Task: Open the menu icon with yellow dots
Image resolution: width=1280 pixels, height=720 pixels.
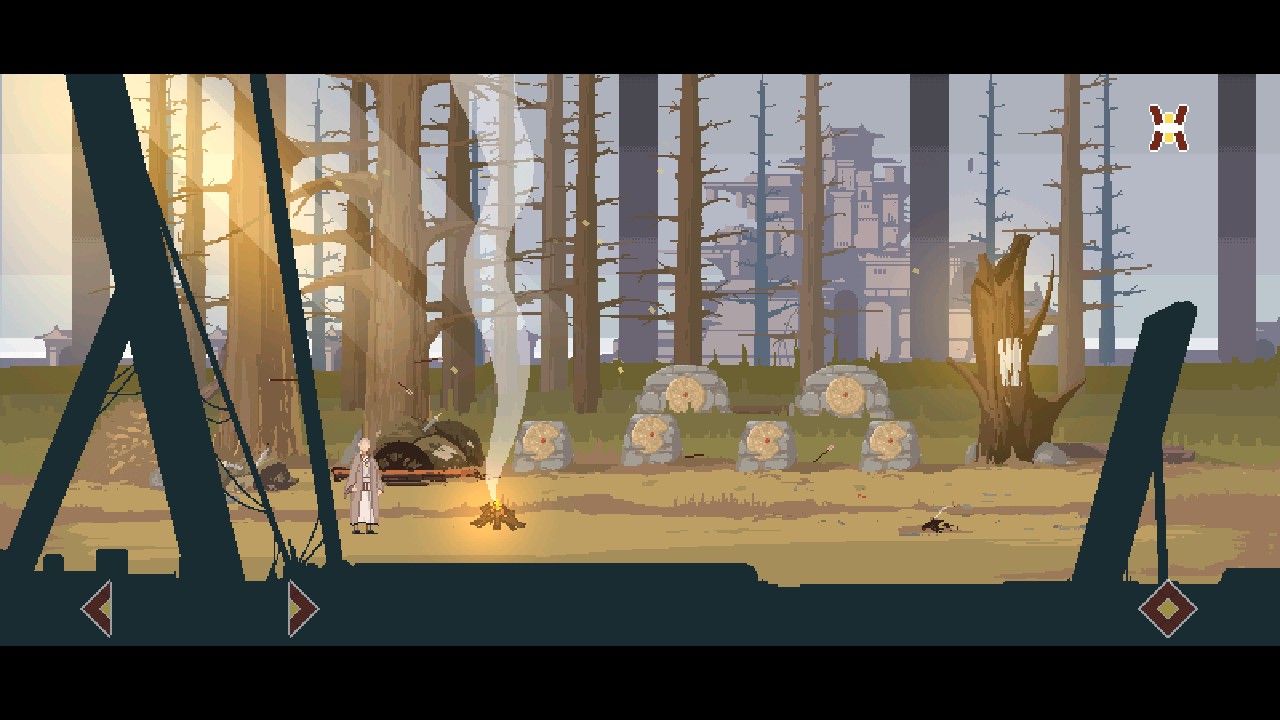Action: point(1168,128)
